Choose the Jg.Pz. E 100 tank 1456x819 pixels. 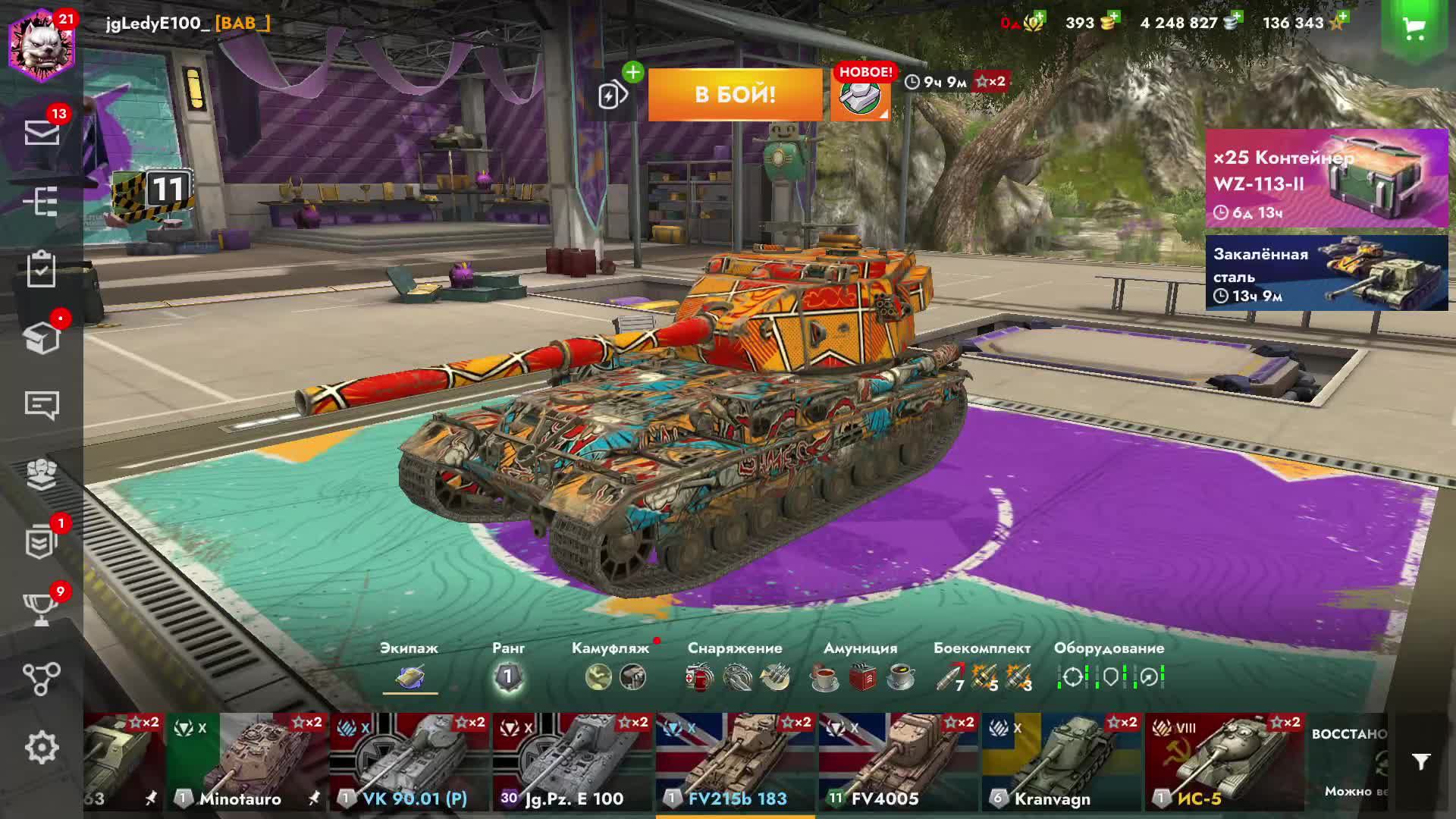[x=573, y=762]
